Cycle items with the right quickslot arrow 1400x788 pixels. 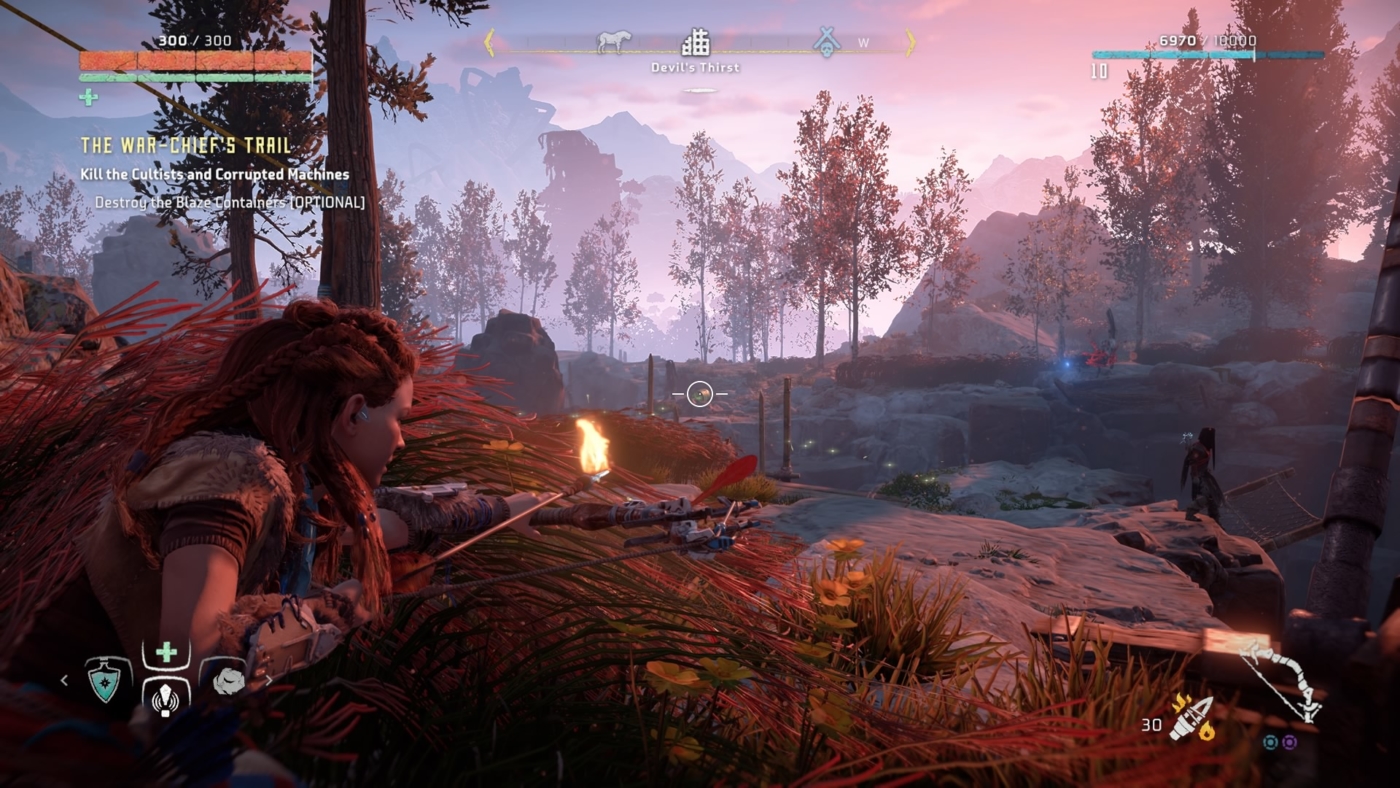point(269,680)
